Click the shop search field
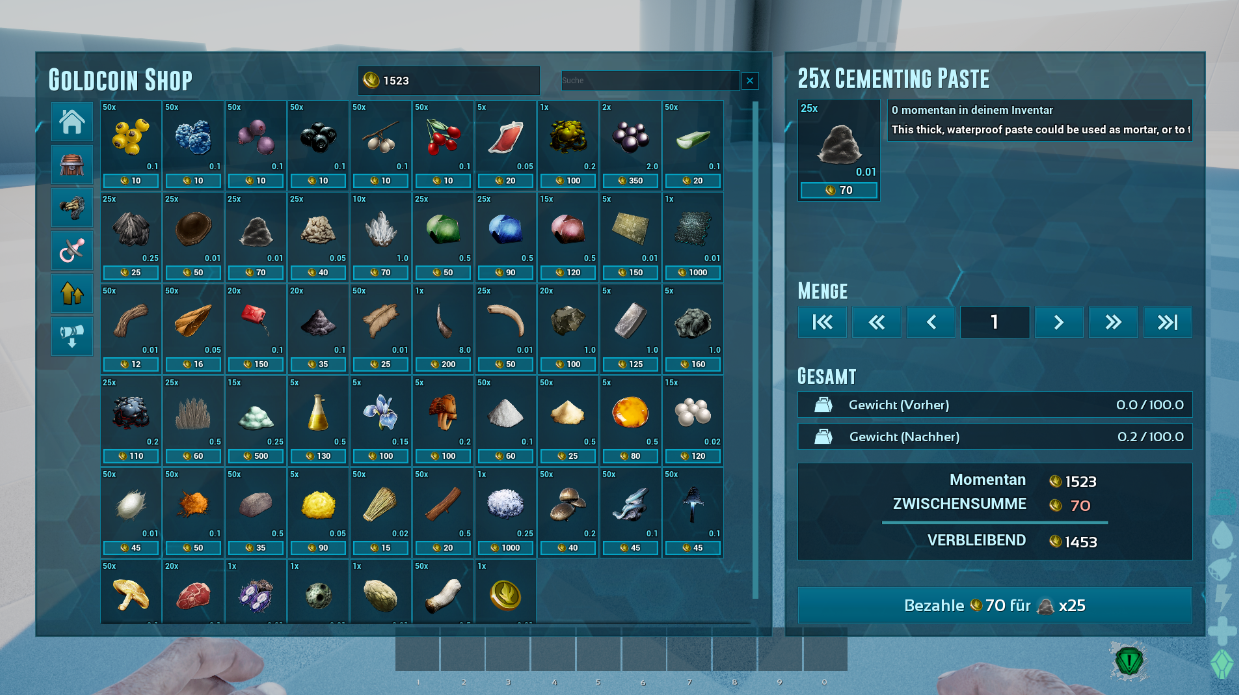Image resolution: width=1239 pixels, height=695 pixels. point(650,81)
